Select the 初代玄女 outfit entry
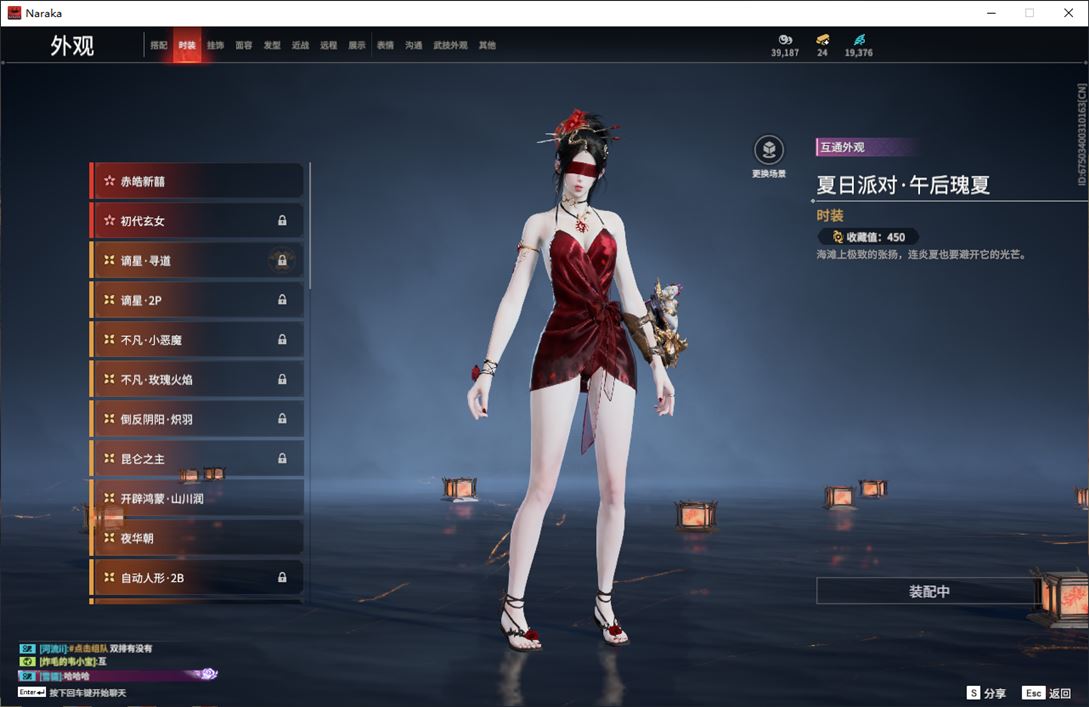Screen dimensions: 1089x707 coord(197,221)
